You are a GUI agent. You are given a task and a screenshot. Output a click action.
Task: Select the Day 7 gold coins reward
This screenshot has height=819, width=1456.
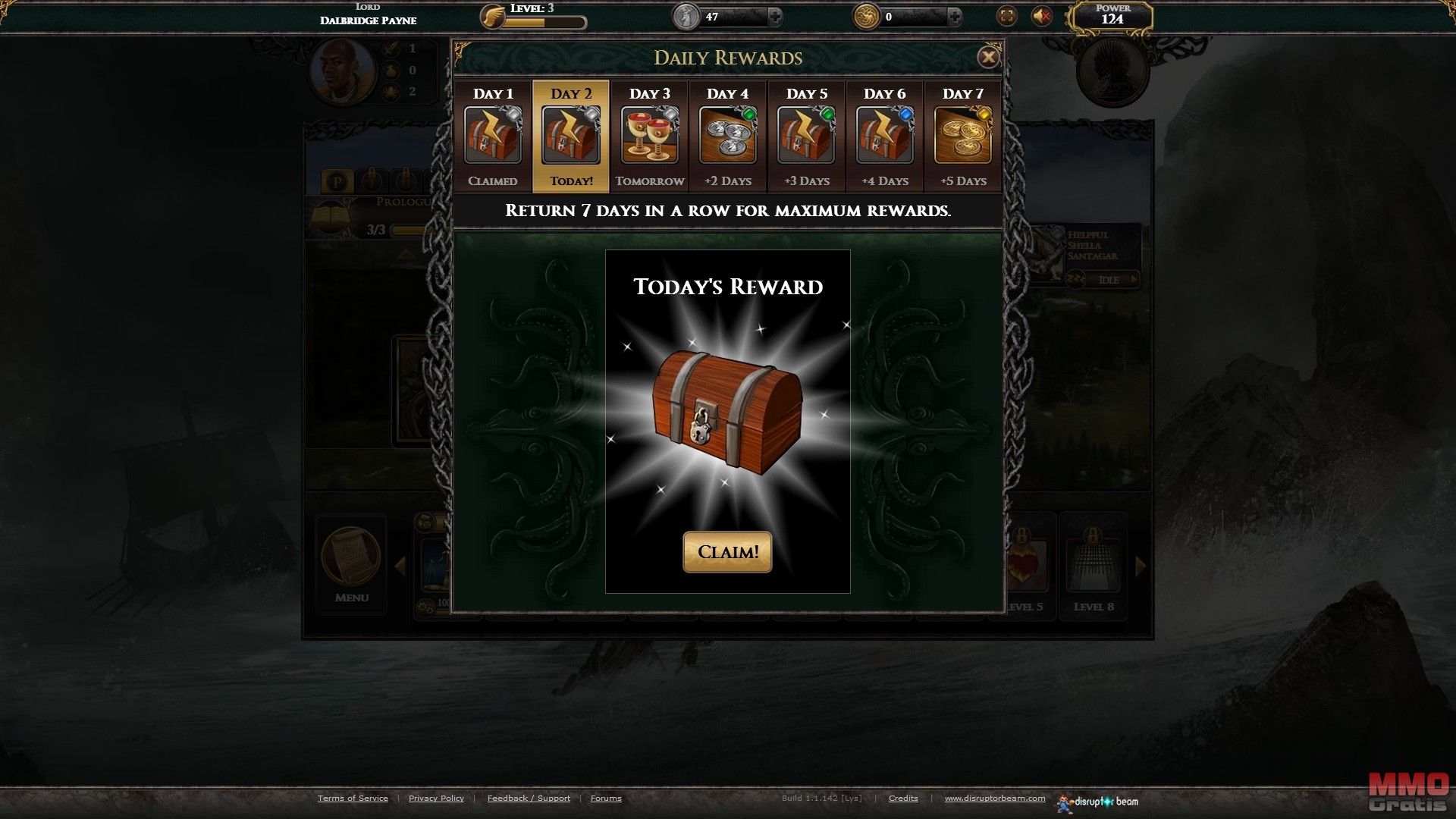pyautogui.click(x=963, y=135)
